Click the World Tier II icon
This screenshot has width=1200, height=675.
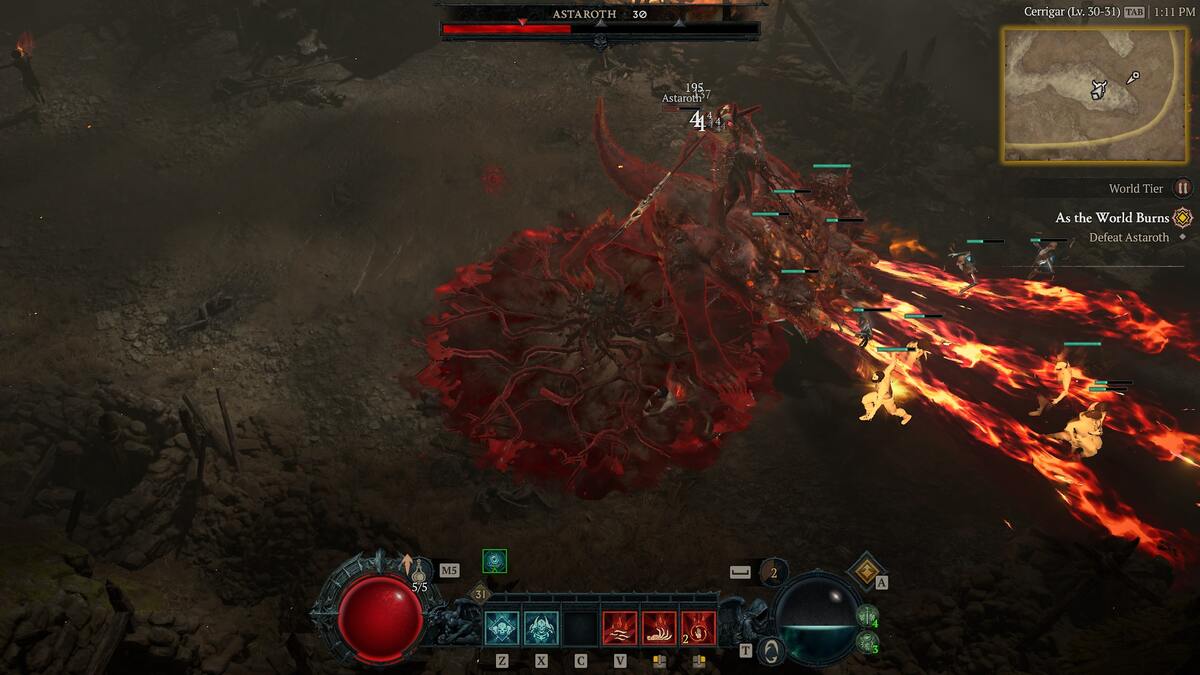click(x=1183, y=188)
